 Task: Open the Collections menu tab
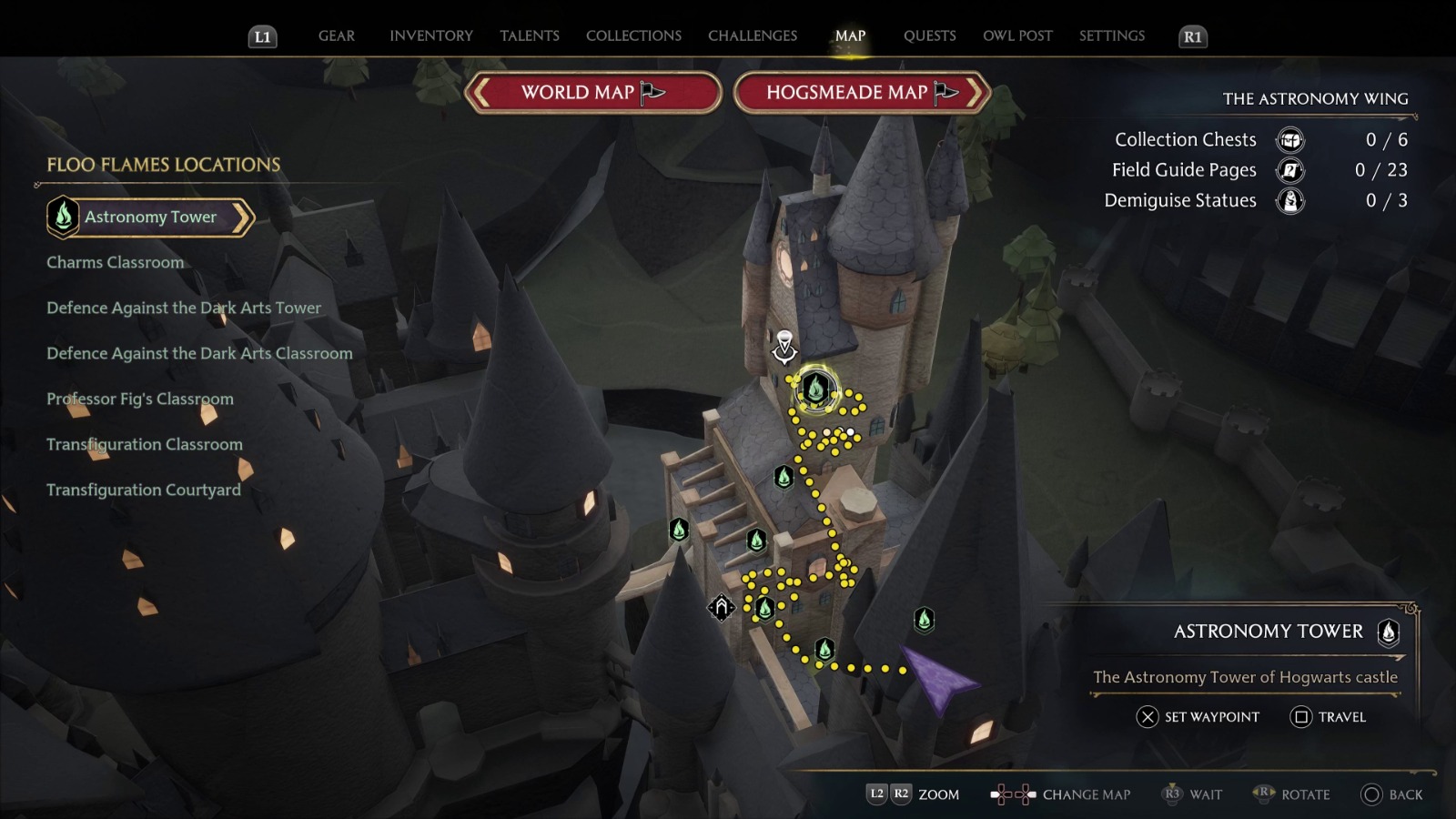(x=632, y=35)
